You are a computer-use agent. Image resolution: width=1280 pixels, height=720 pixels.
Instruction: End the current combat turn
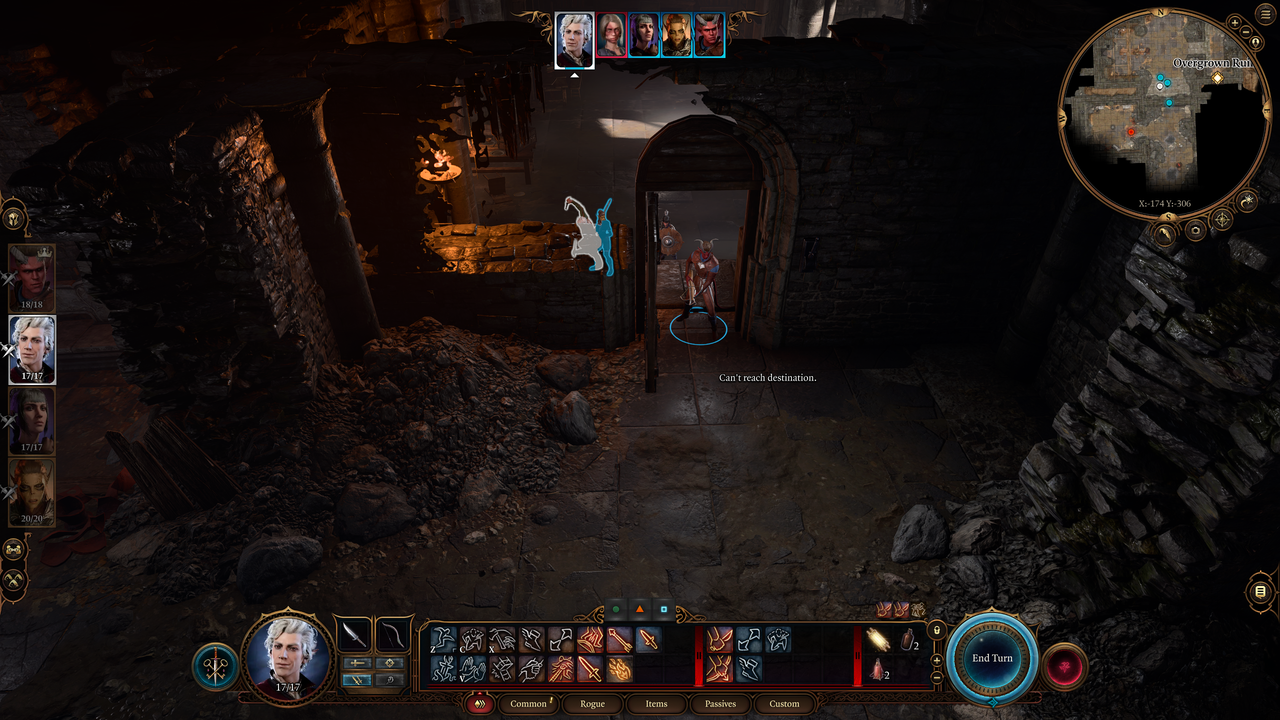pos(992,658)
